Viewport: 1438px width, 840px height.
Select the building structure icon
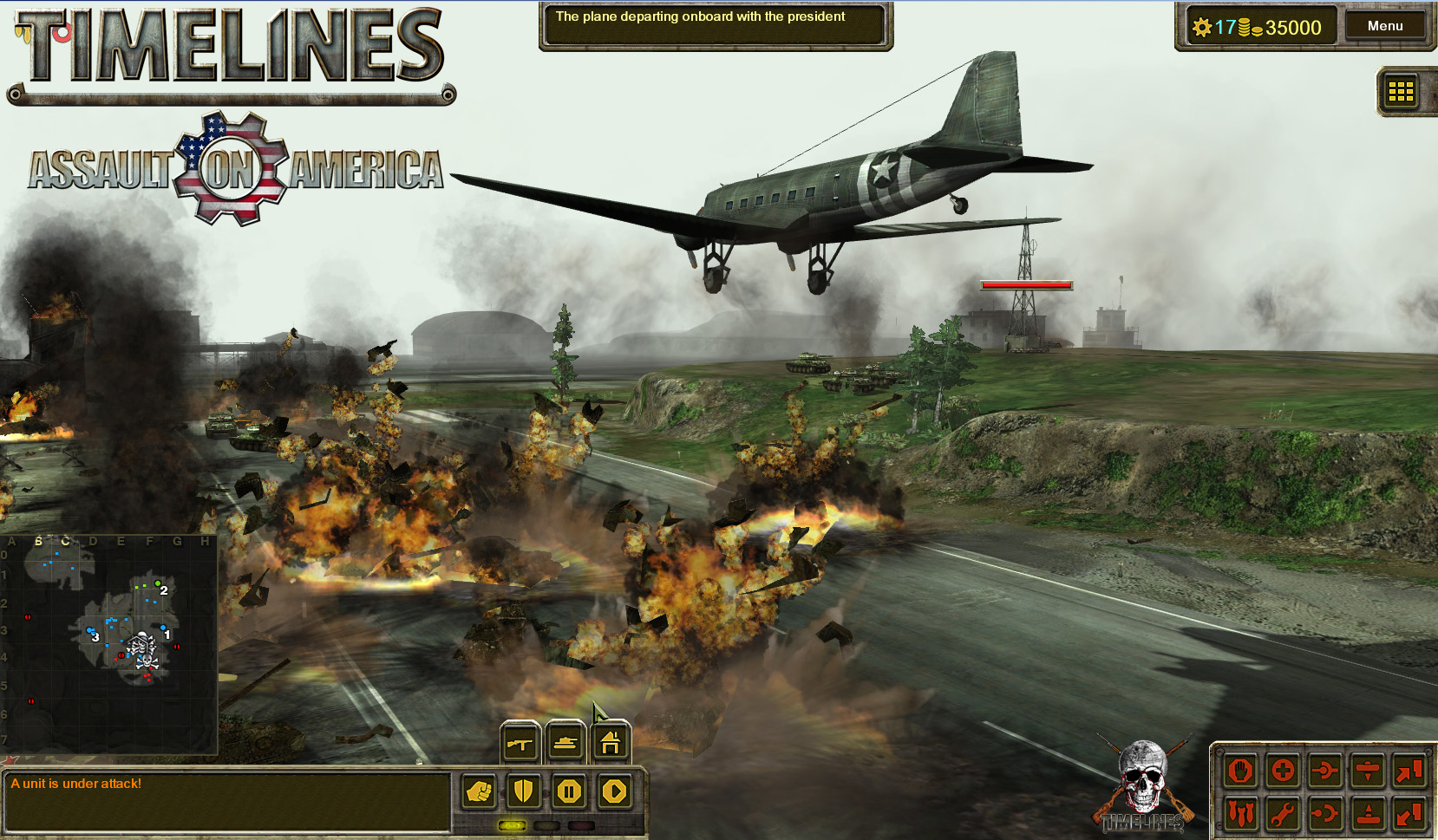(x=611, y=743)
